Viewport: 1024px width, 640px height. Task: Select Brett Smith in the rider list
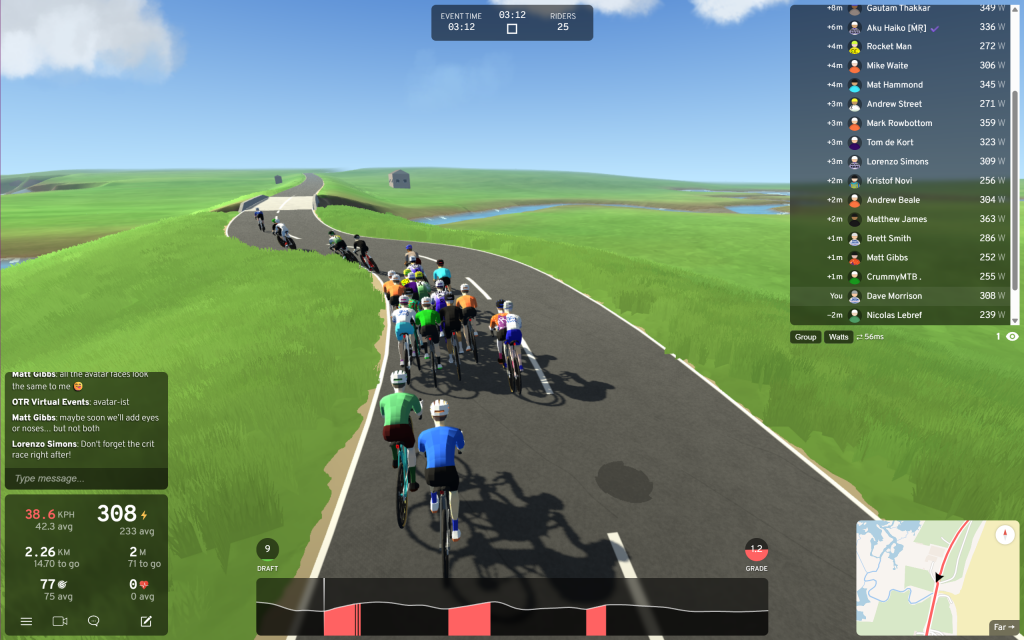[x=888, y=238]
